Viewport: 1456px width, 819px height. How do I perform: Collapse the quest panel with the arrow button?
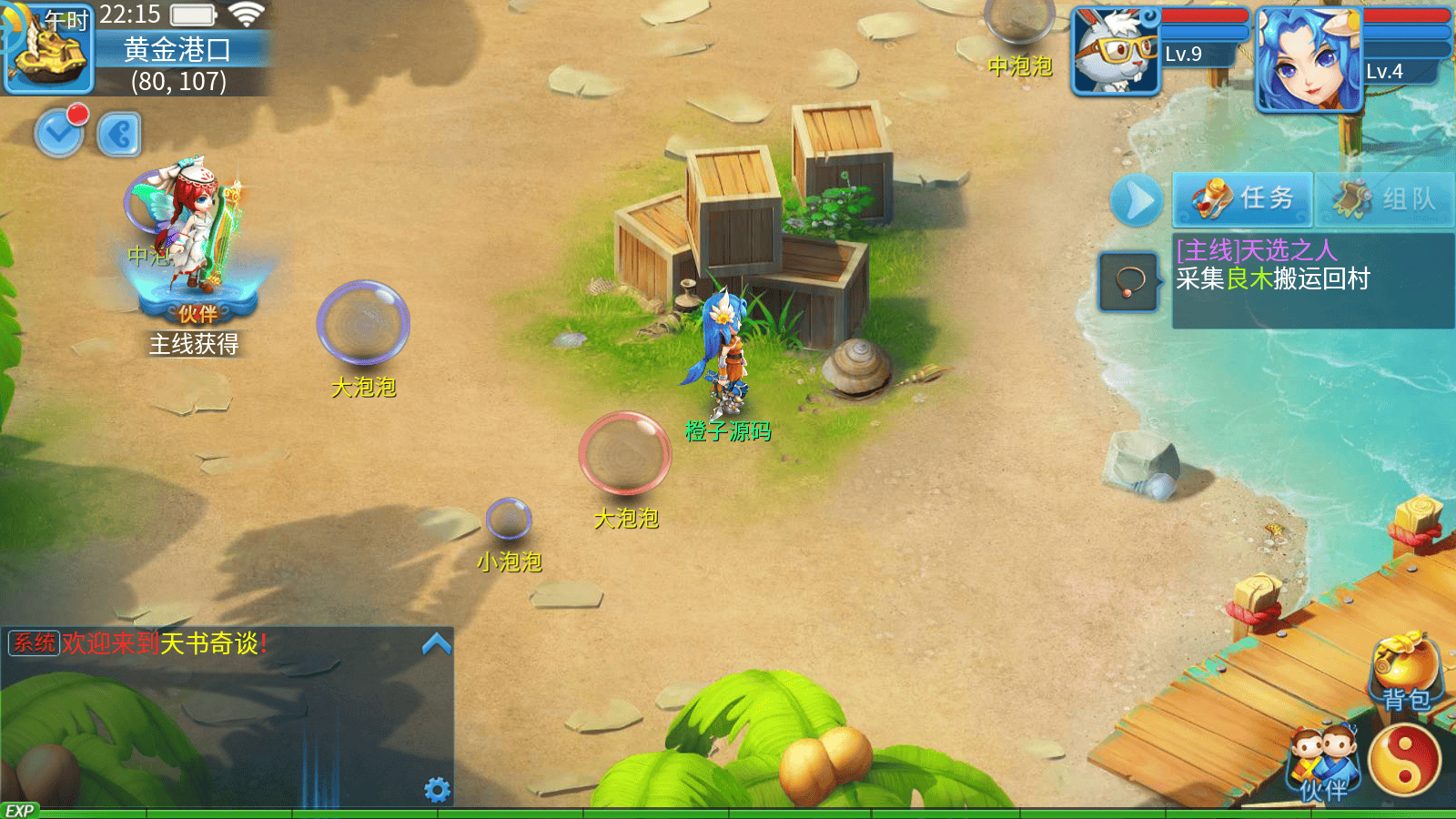1137,201
